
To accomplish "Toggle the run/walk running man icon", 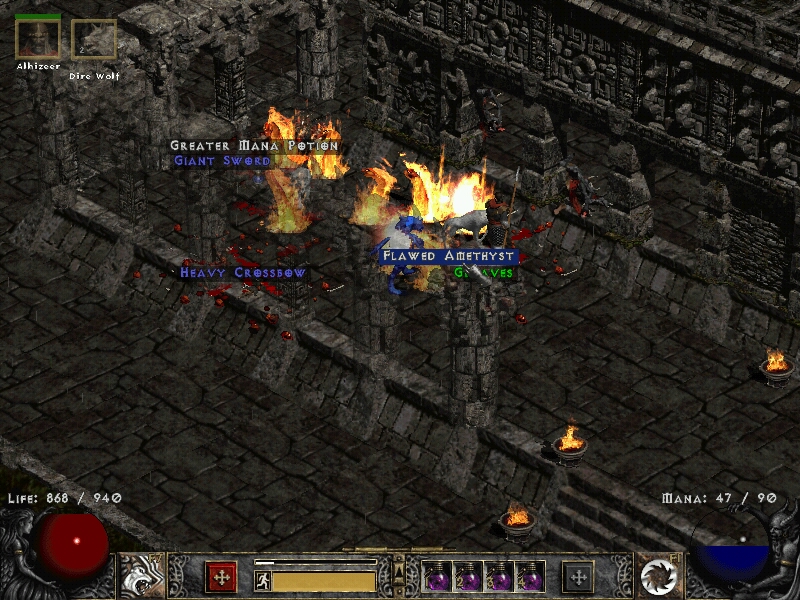I will click(262, 581).
